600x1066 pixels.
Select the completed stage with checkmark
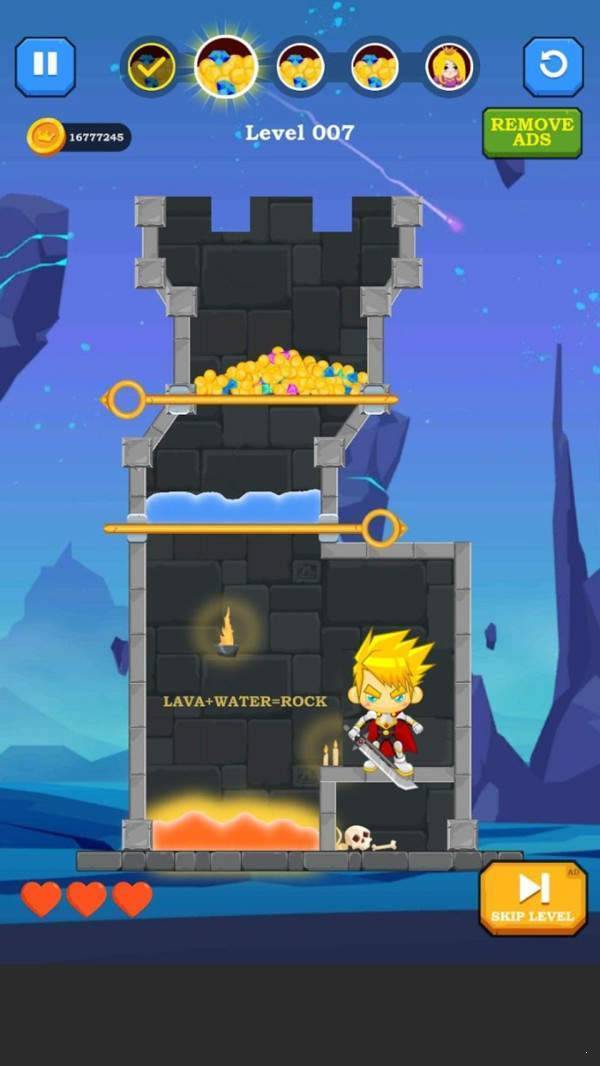151,67
